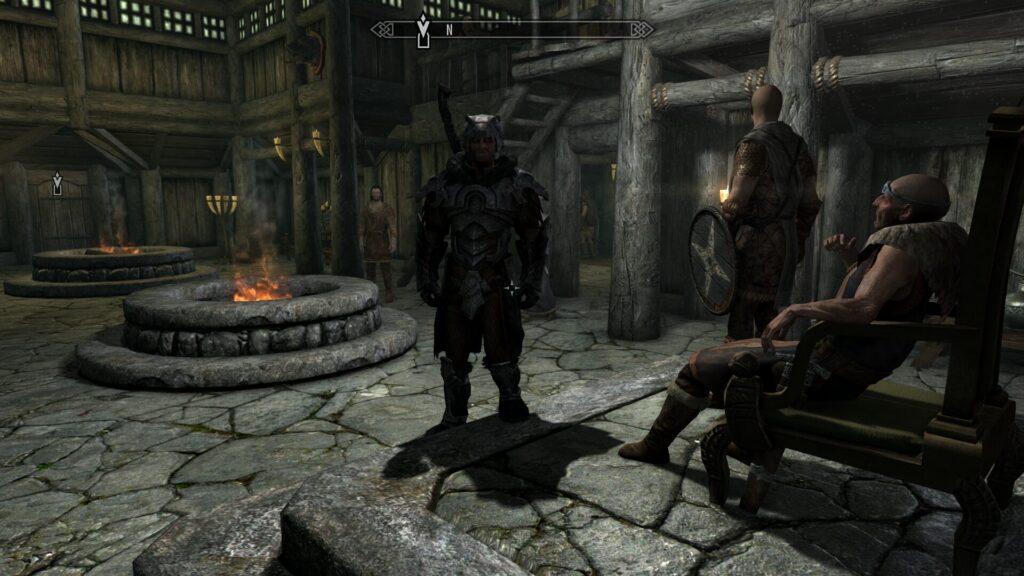Select the North letter on the compass
The width and height of the screenshot is (1024, 576).
[449, 30]
